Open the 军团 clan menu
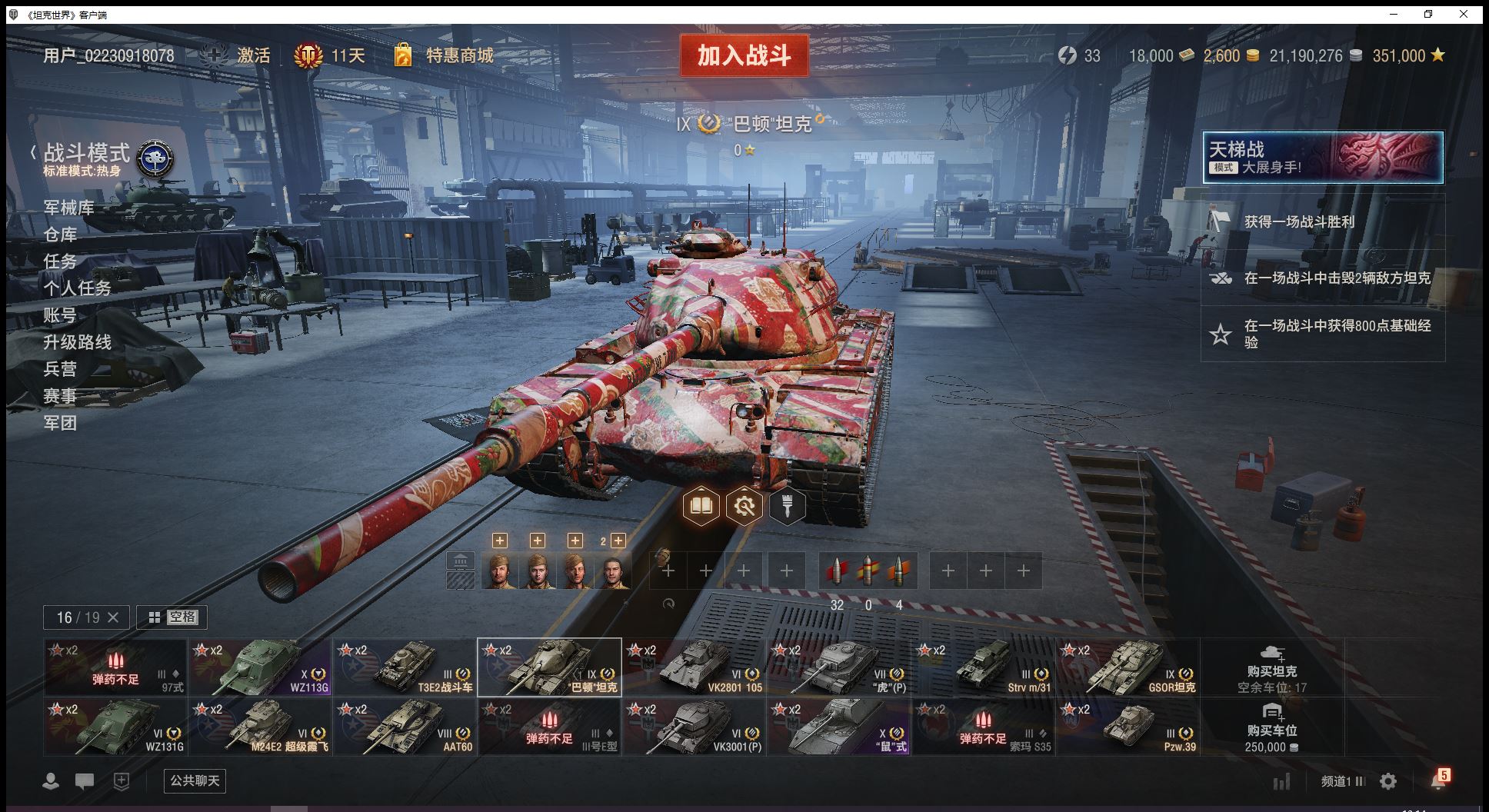The image size is (1489, 812). [60, 423]
